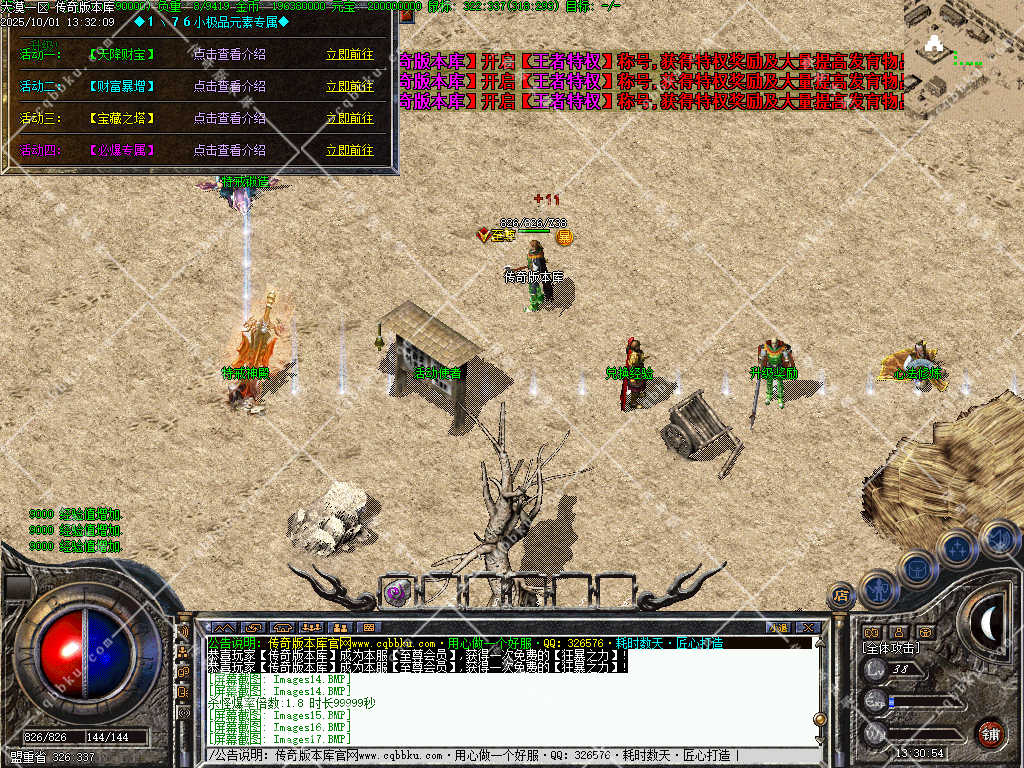The height and width of the screenshot is (768, 1024).
Task: View the 必爆专属 event introduction
Action: [x=229, y=150]
